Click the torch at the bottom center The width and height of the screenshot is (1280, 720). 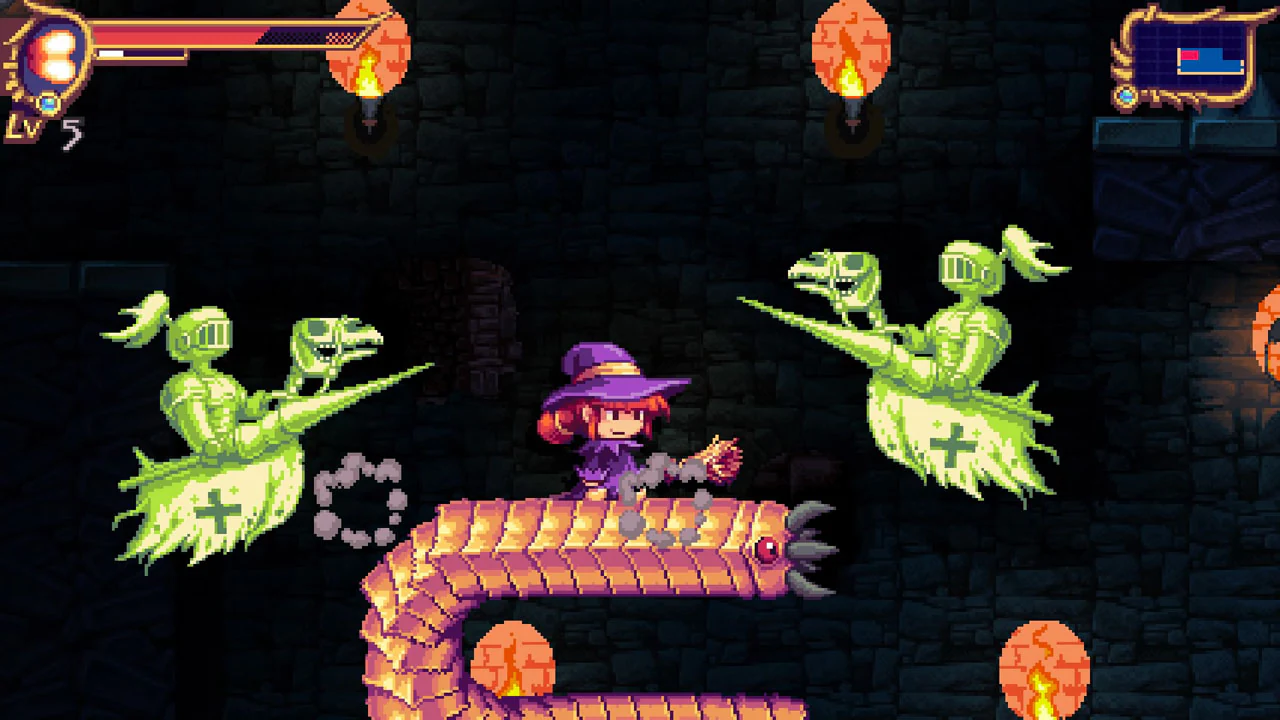pyautogui.click(x=515, y=660)
